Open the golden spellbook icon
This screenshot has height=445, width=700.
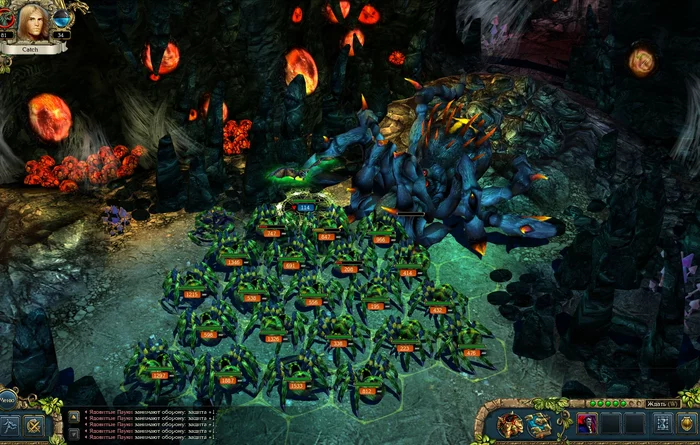pos(510,424)
